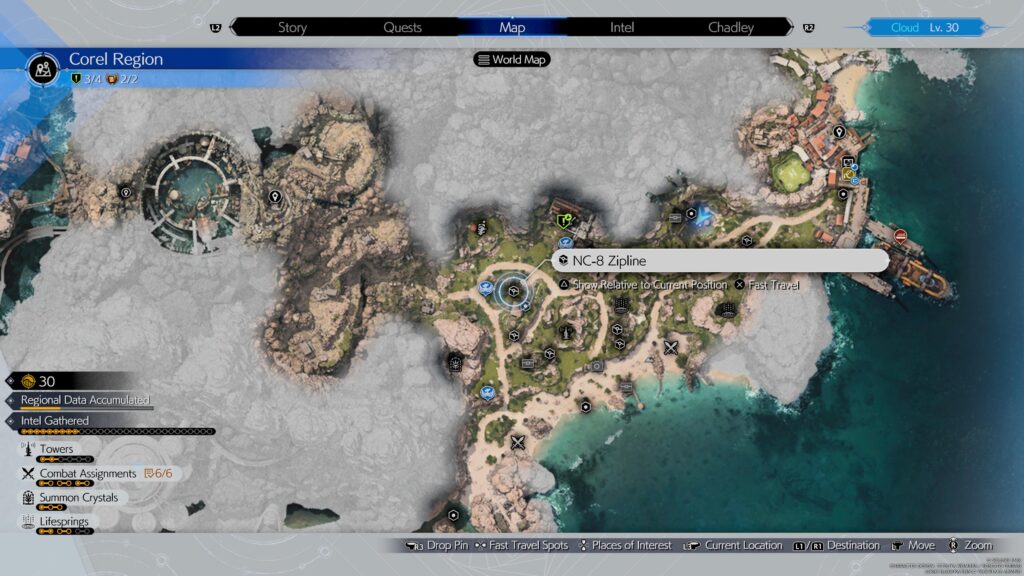
Task: Open the Quests tab
Action: pos(402,27)
